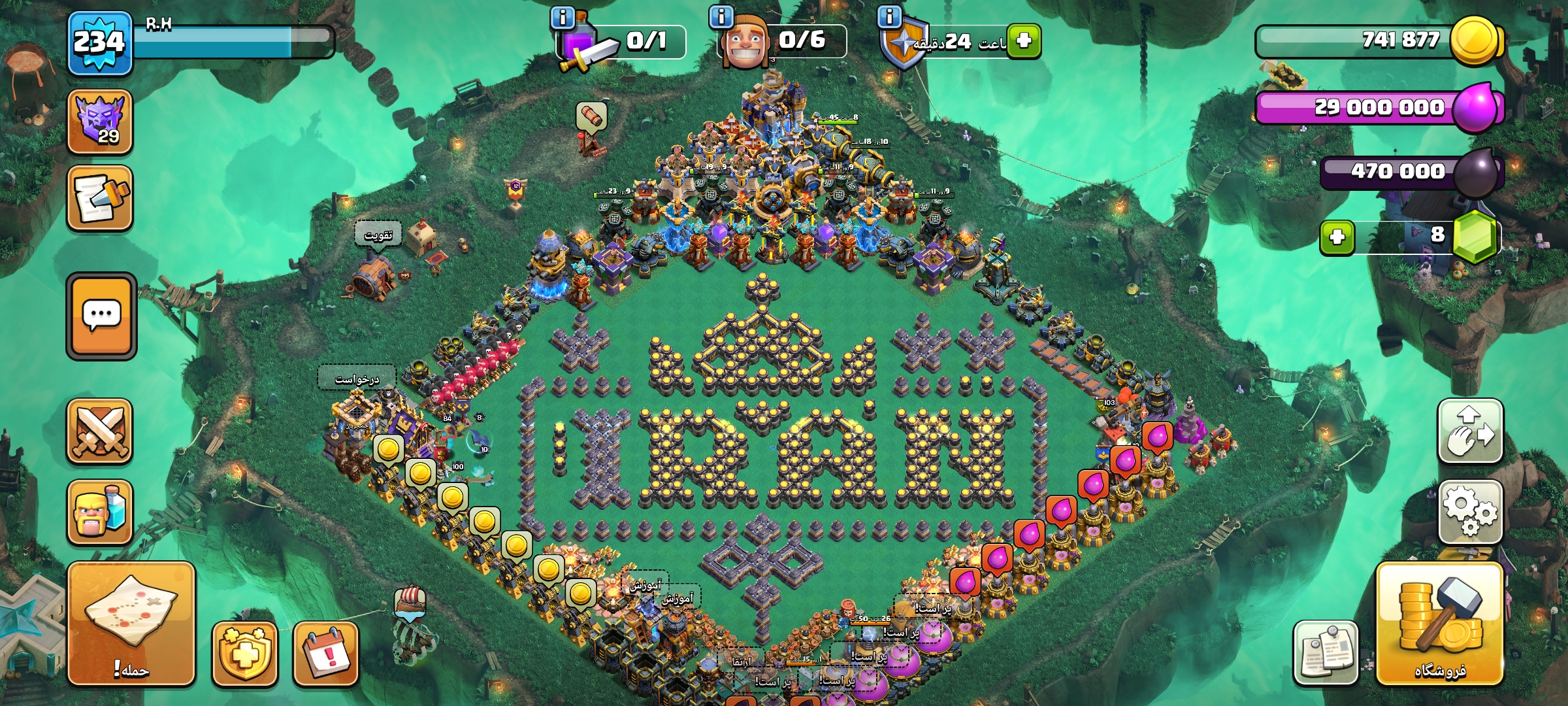Screen dimensions: 1568x706
Task: Open the pinned notes clipboard button
Action: 1325,652
